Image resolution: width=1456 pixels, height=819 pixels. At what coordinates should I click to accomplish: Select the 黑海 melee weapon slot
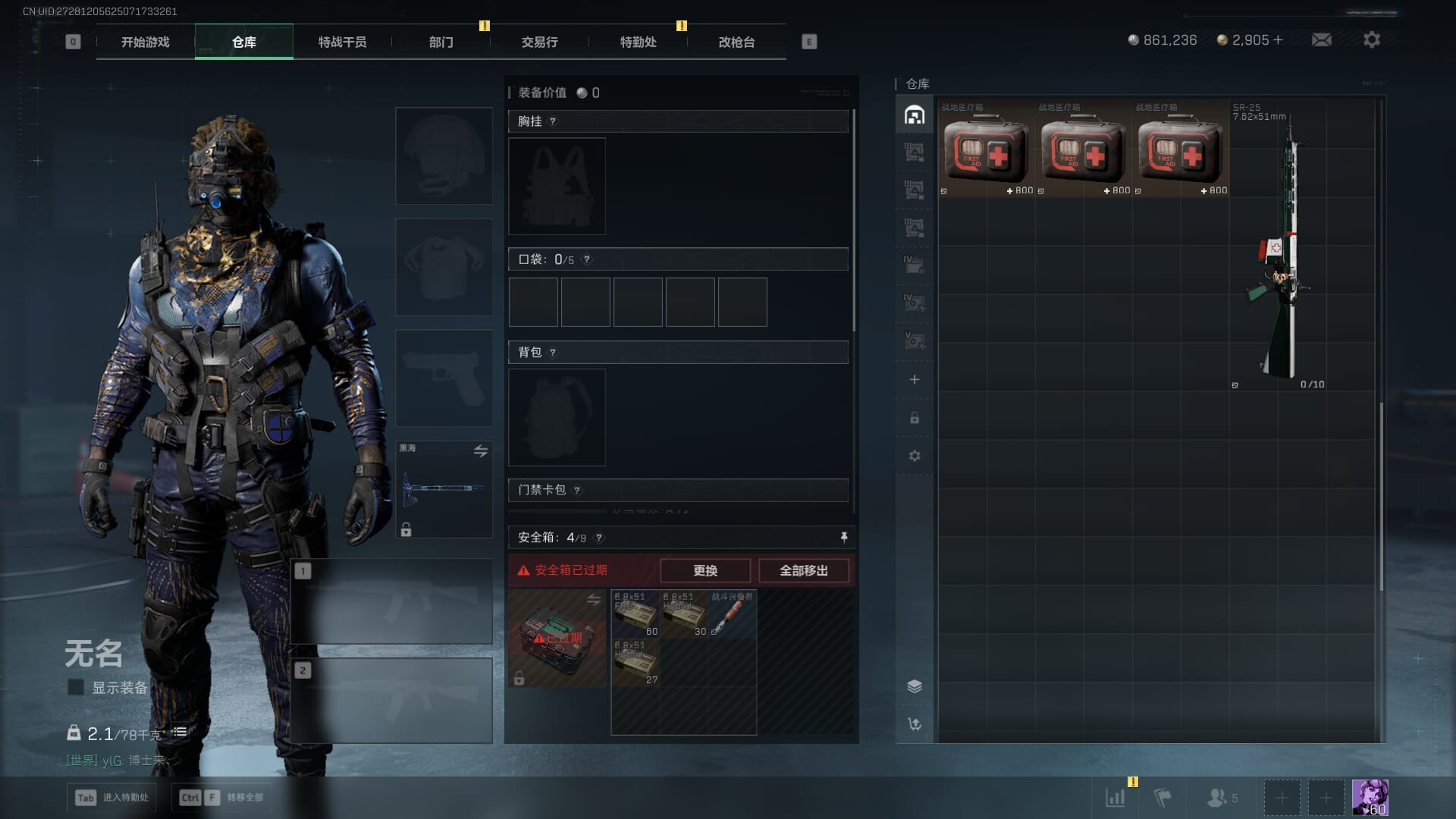coord(444,489)
